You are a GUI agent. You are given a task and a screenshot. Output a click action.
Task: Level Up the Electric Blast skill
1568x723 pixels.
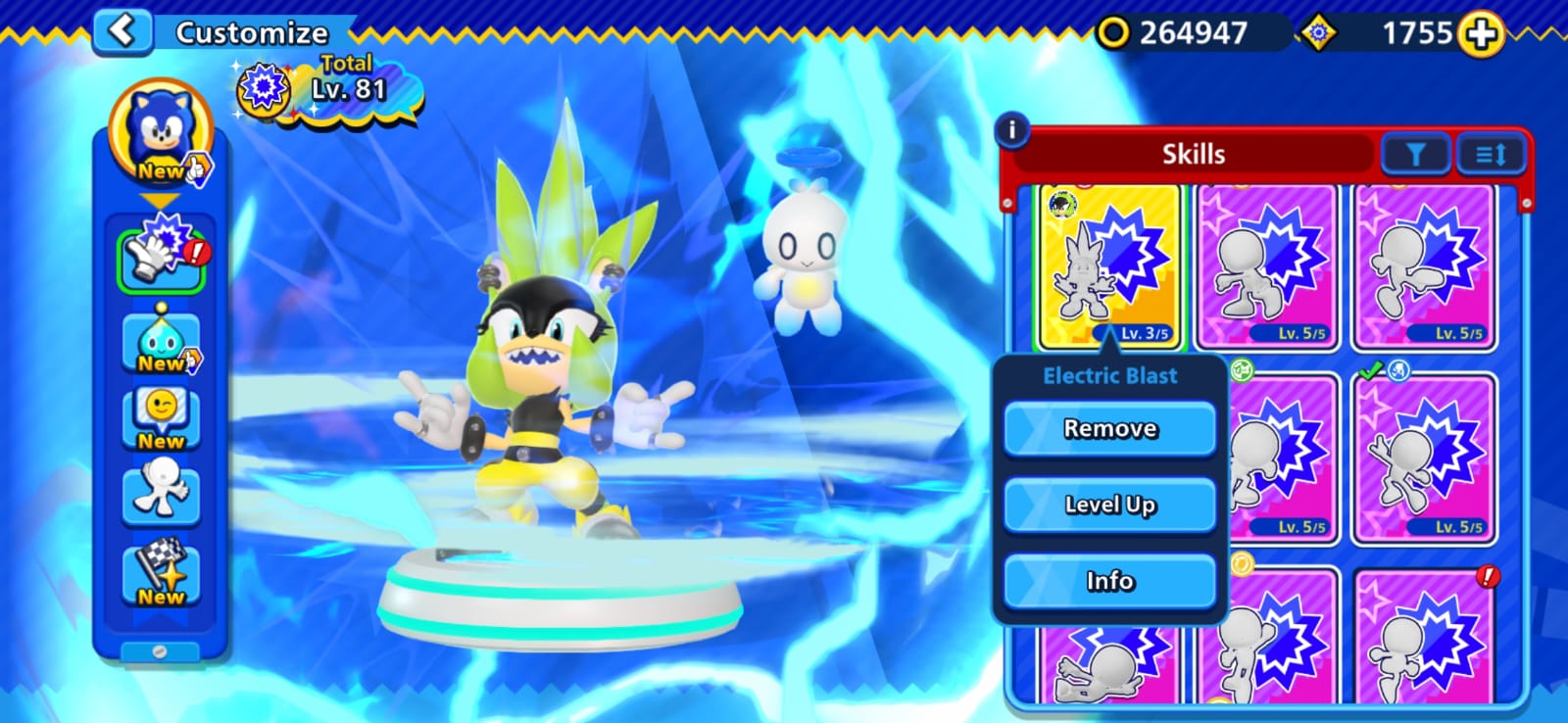coord(1110,505)
